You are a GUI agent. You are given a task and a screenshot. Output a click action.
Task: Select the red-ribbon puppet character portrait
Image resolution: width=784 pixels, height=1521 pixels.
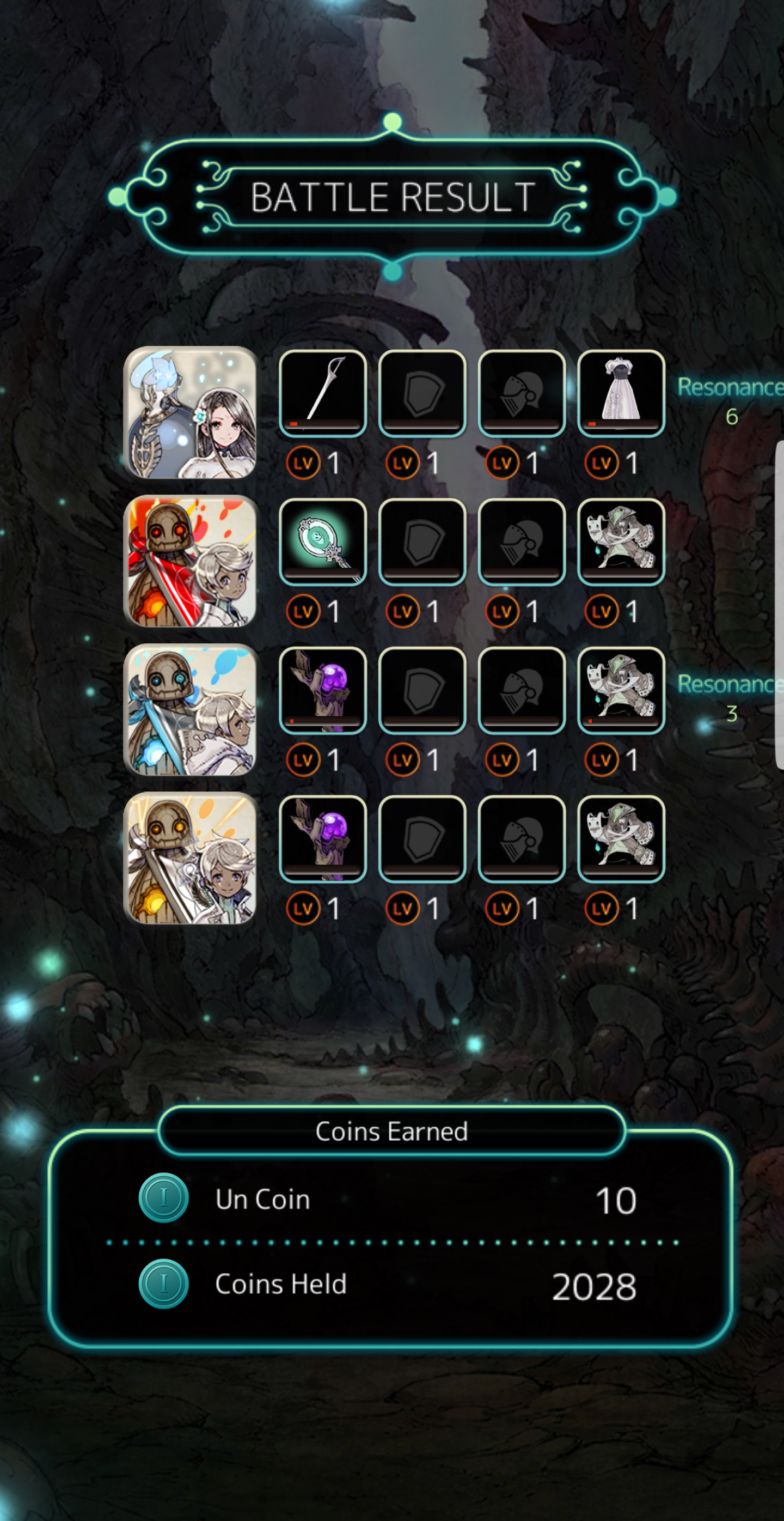coord(190,561)
